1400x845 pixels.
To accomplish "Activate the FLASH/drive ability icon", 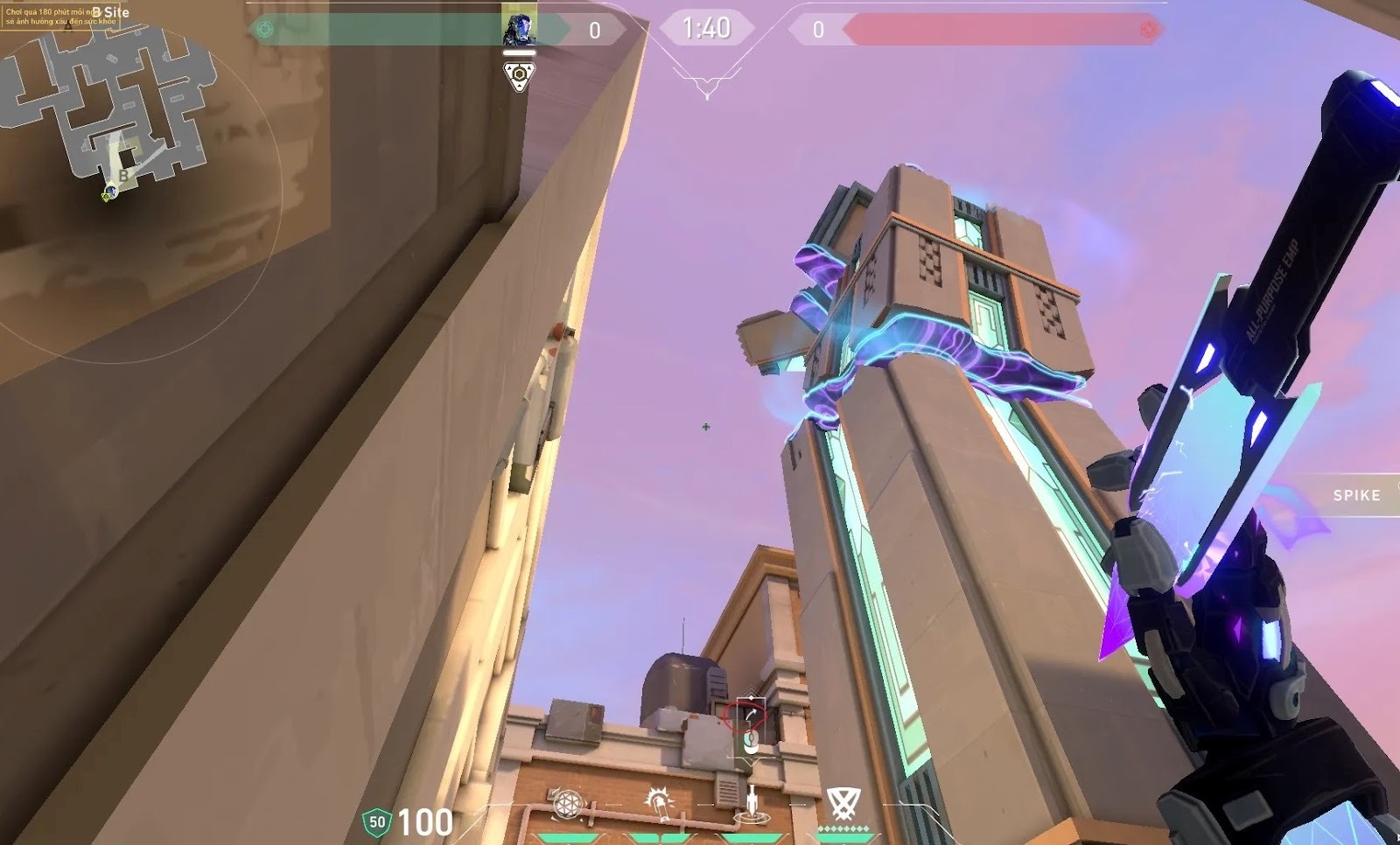I will [x=659, y=803].
